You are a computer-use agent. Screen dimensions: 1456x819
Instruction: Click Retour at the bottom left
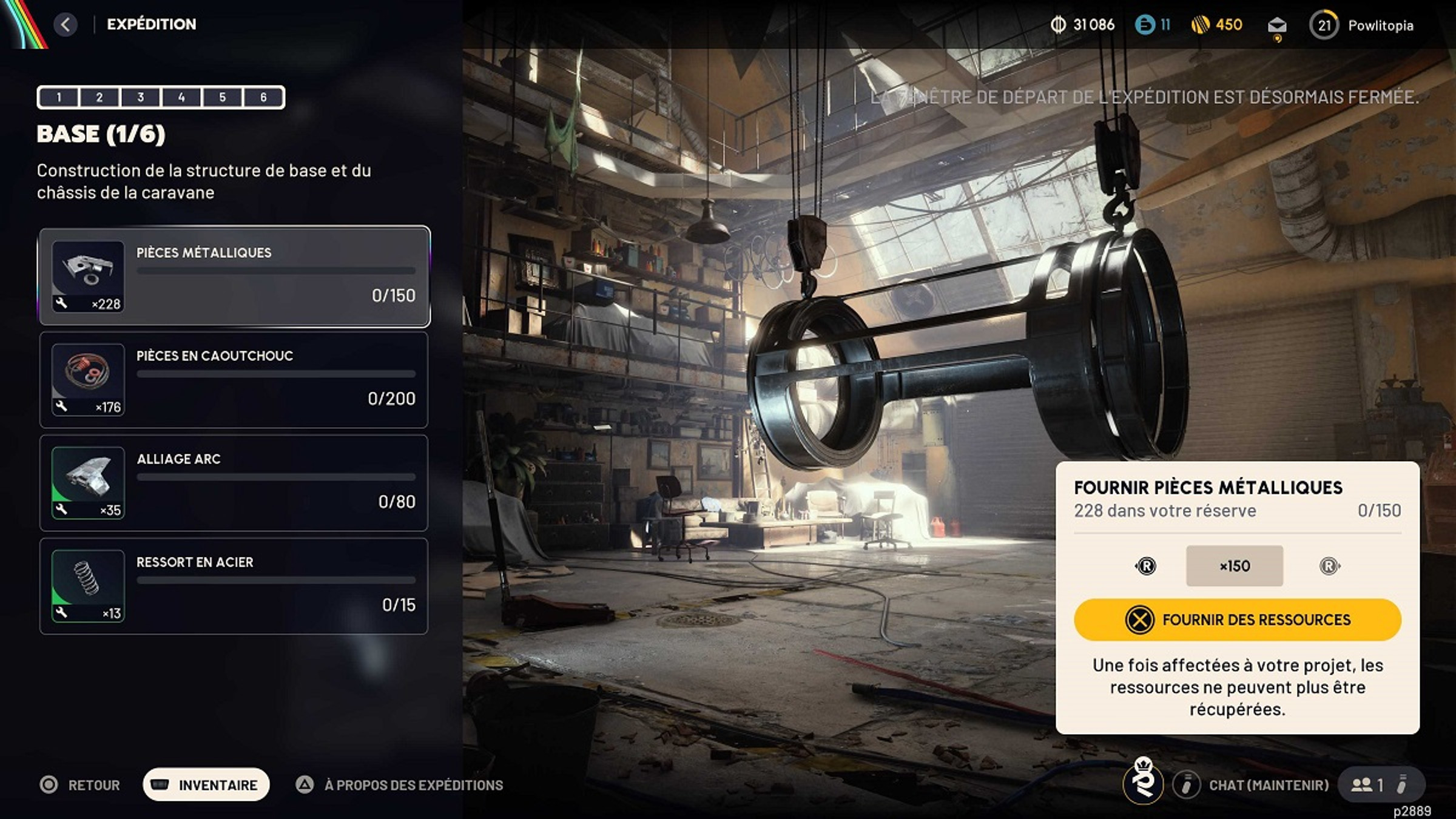click(x=81, y=785)
